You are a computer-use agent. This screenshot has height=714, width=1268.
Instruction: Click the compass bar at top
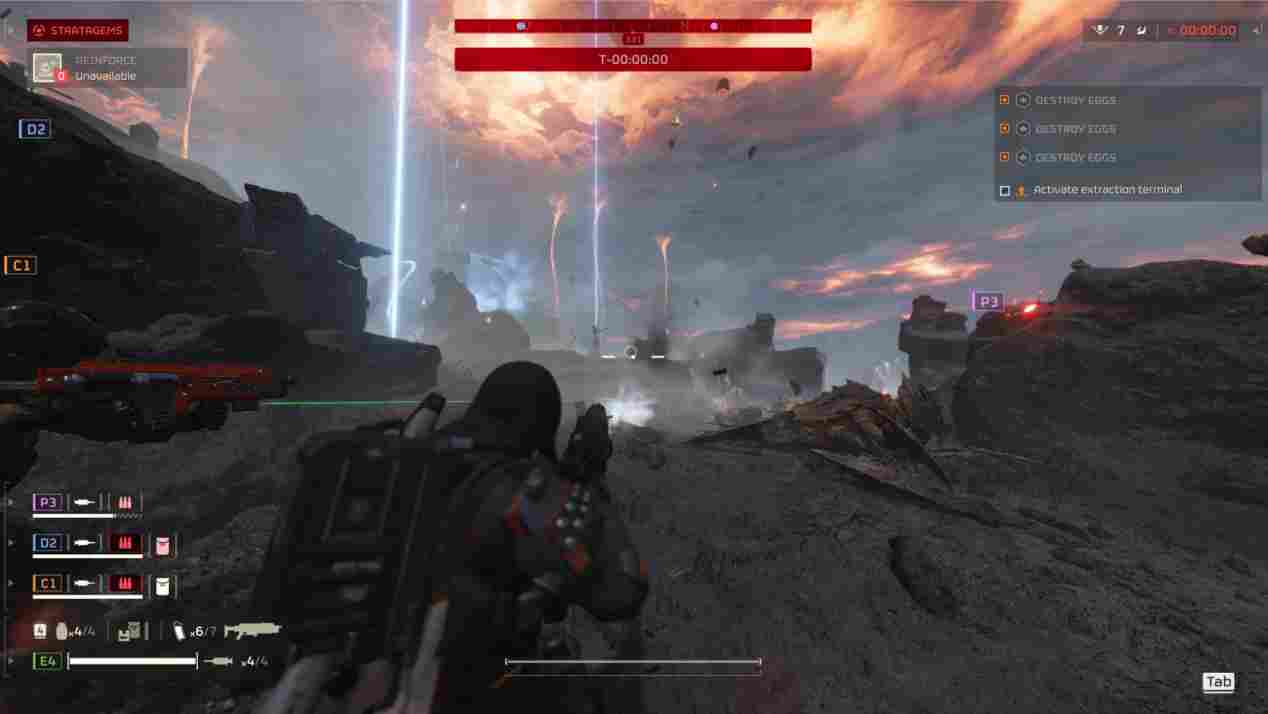pos(632,26)
